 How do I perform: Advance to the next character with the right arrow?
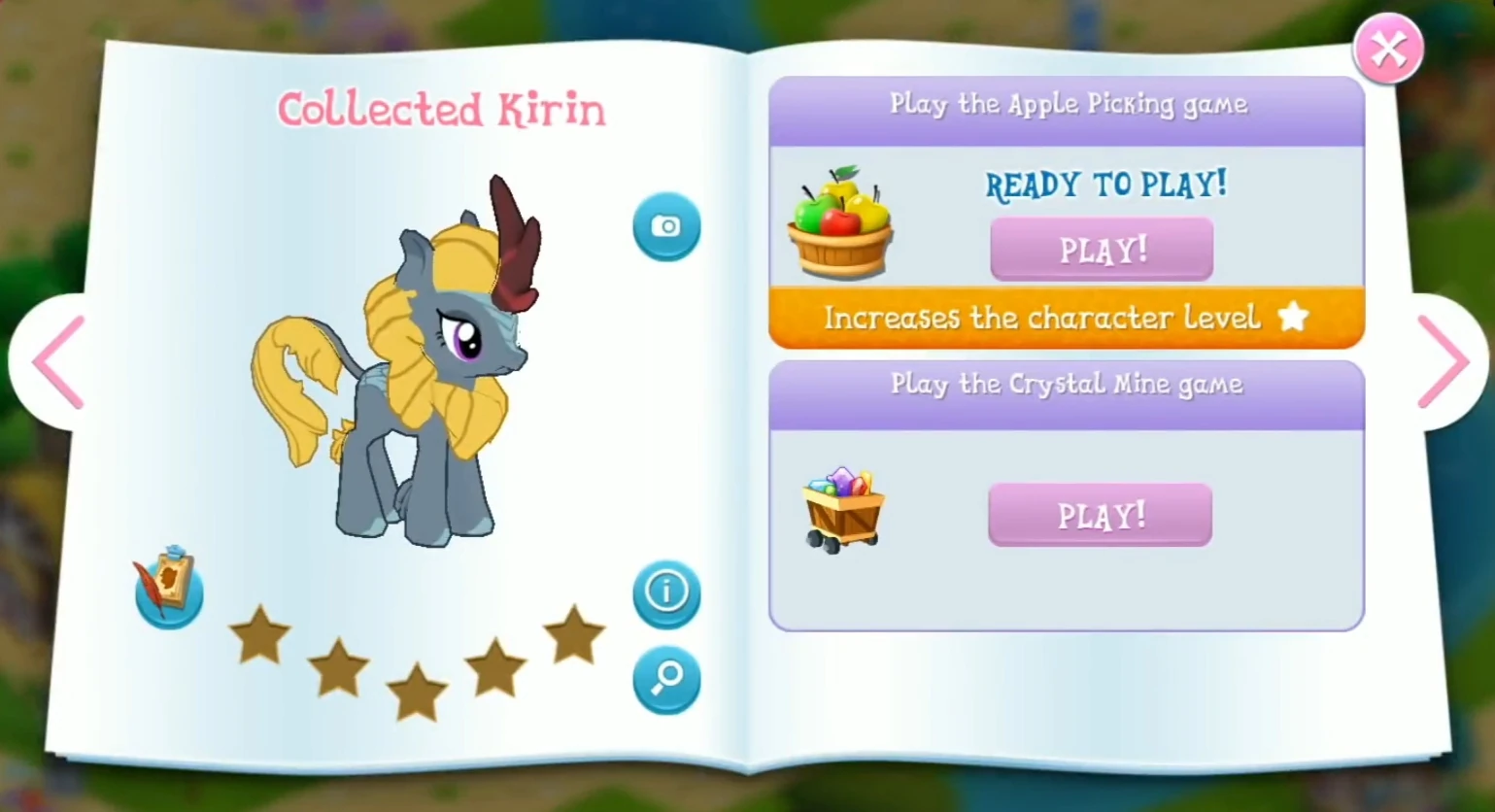point(1446,362)
